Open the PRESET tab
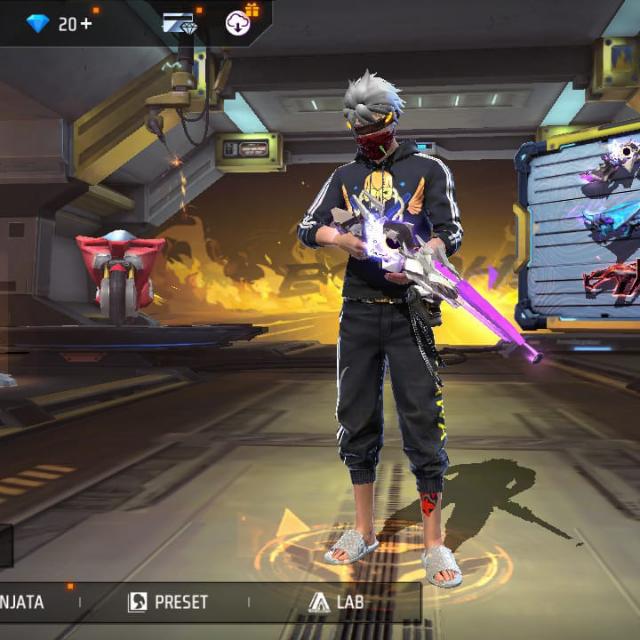 (168, 602)
